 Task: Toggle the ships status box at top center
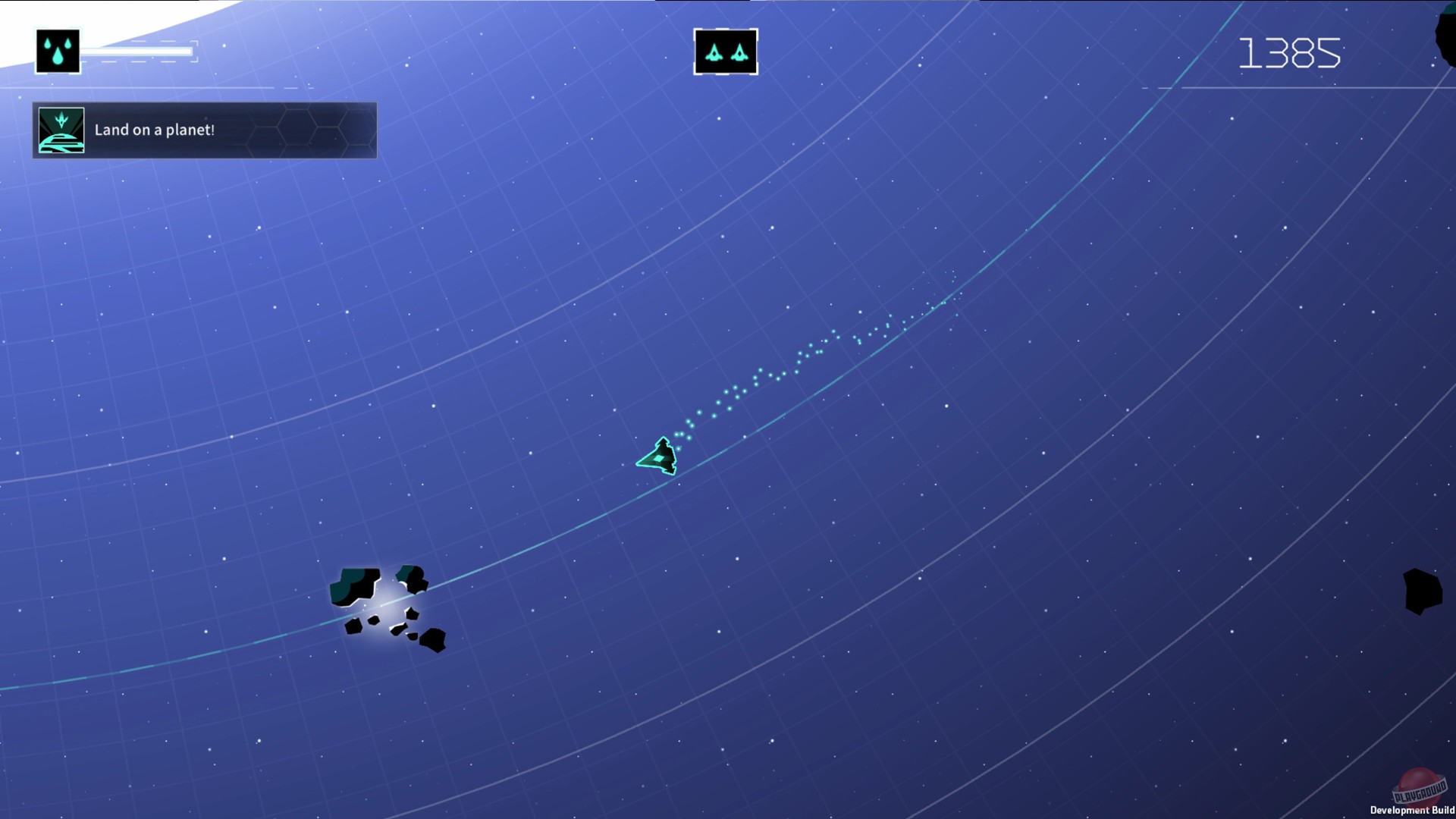coord(725,51)
